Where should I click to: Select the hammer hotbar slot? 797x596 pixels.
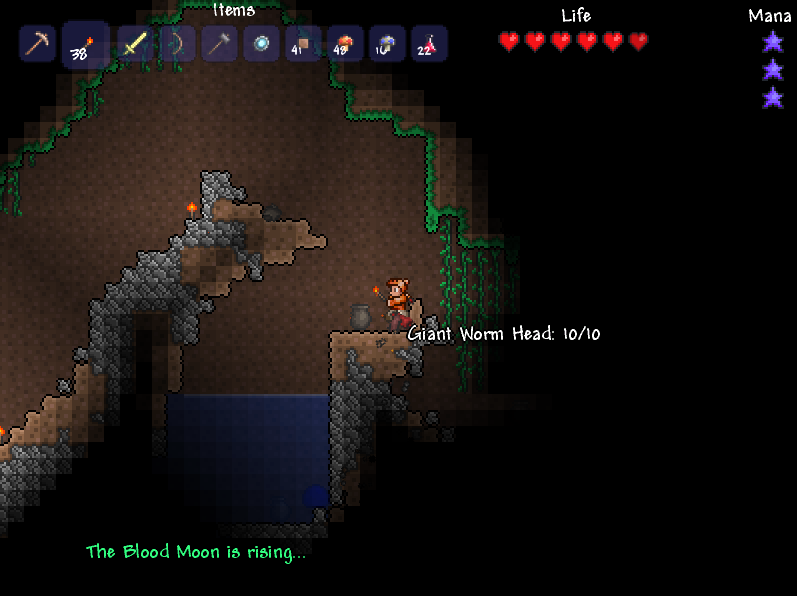point(219,44)
